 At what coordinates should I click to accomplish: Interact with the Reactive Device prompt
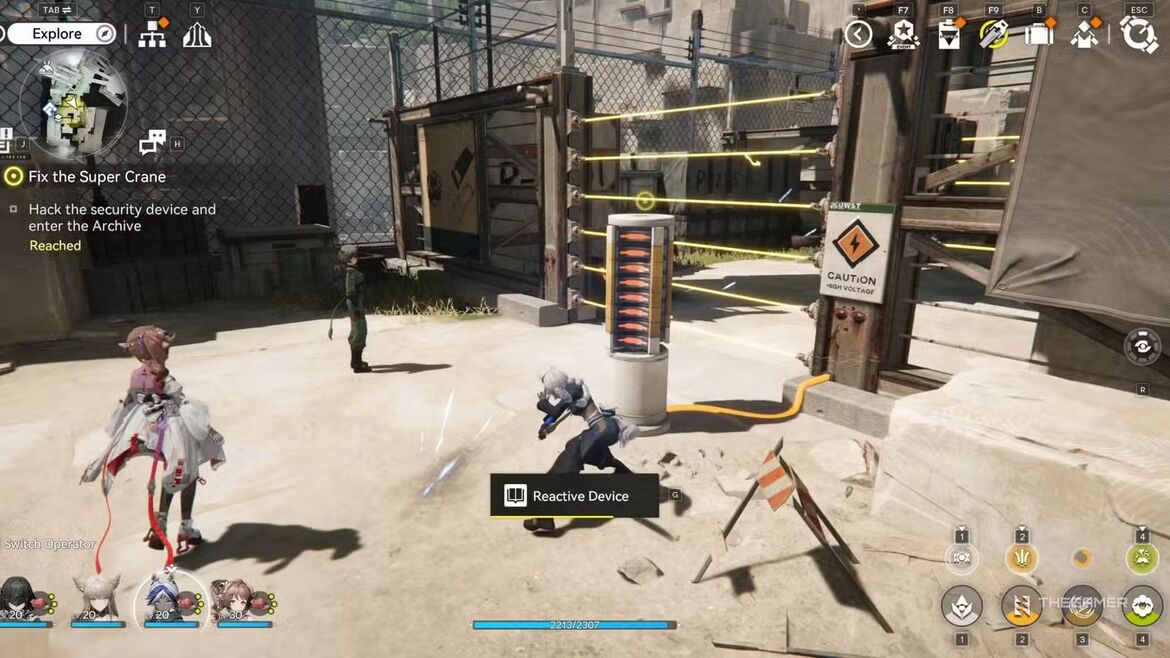pyautogui.click(x=574, y=496)
